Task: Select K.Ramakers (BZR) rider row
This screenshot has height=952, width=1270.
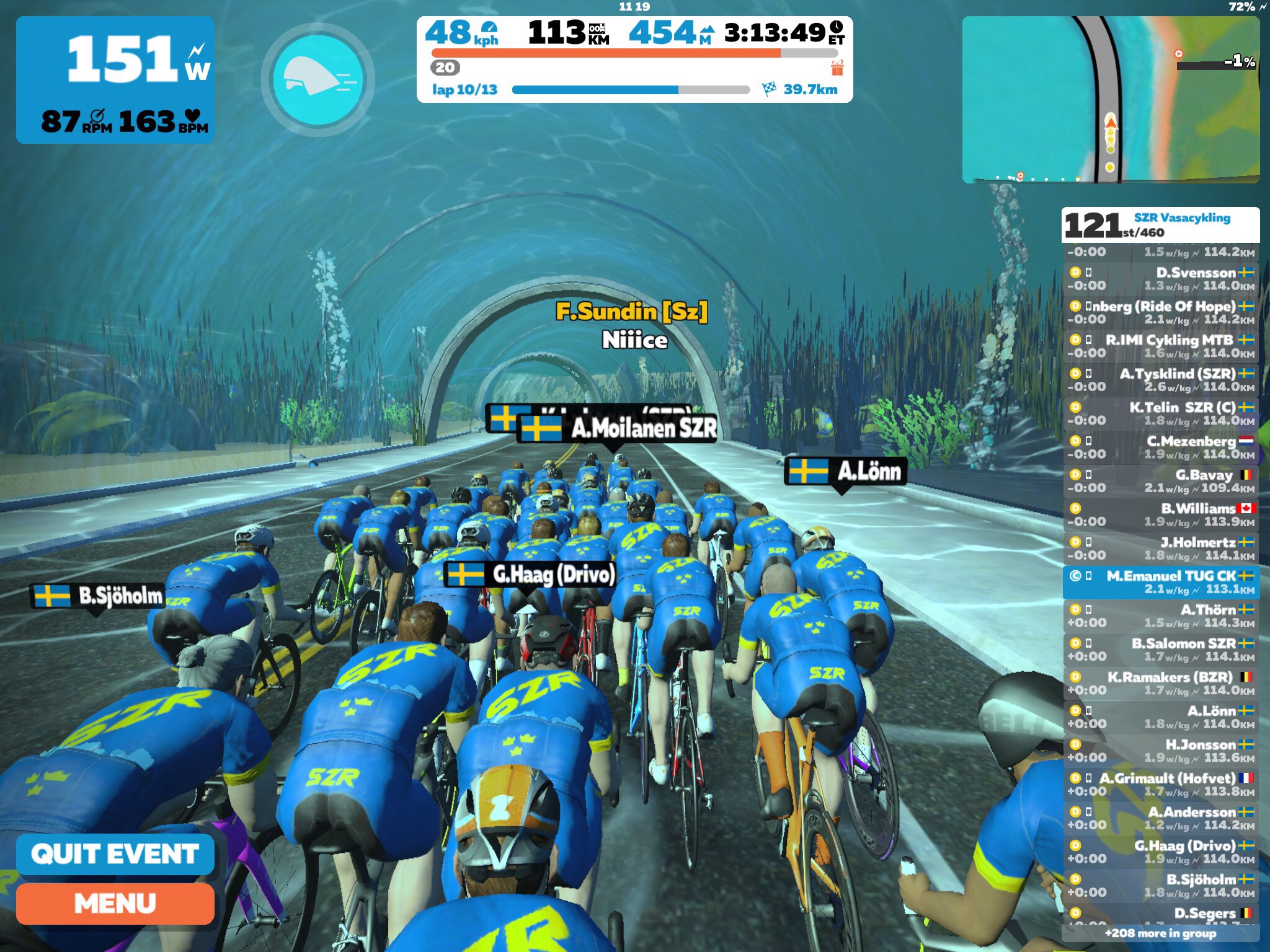Action: 1160,683
